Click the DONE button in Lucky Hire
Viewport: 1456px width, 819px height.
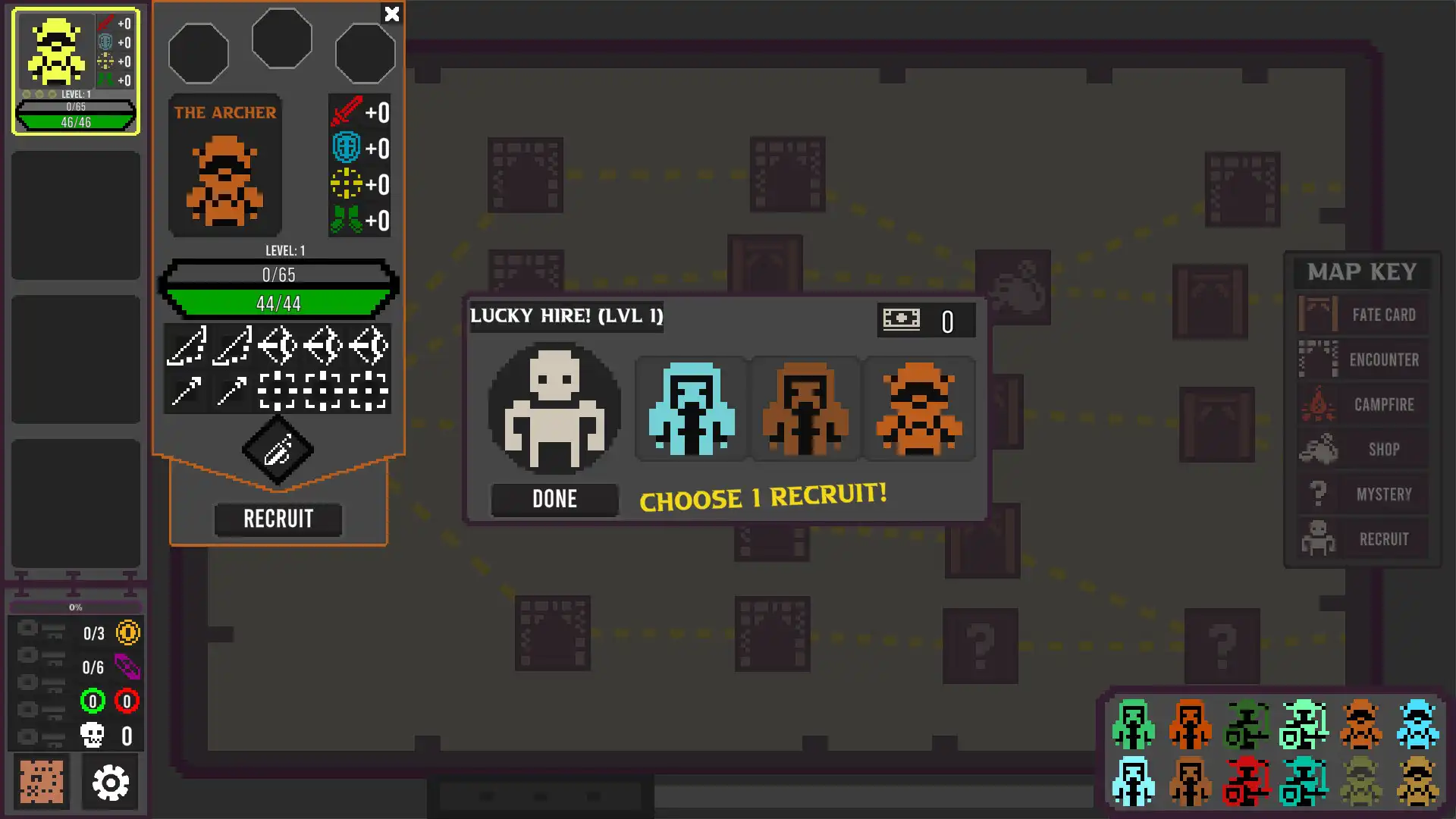click(x=554, y=499)
